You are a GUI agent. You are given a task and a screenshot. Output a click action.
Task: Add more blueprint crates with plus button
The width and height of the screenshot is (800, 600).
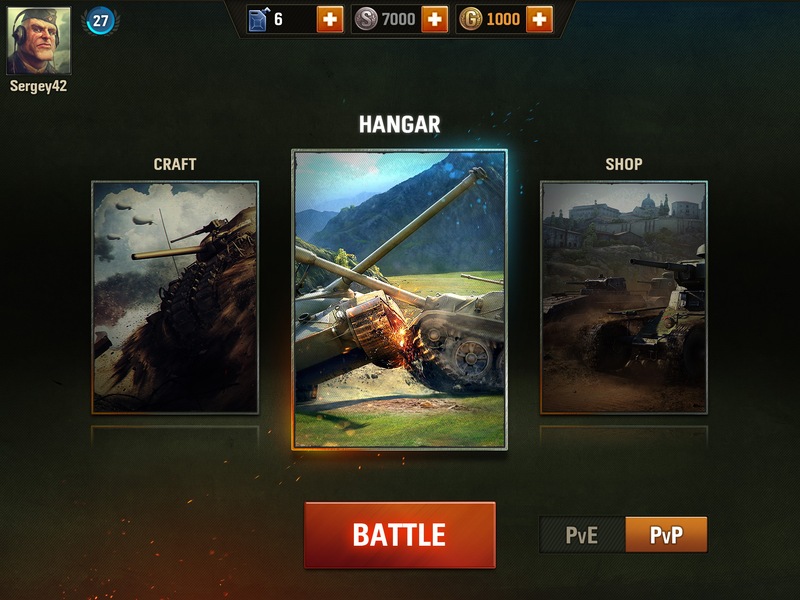pos(330,19)
